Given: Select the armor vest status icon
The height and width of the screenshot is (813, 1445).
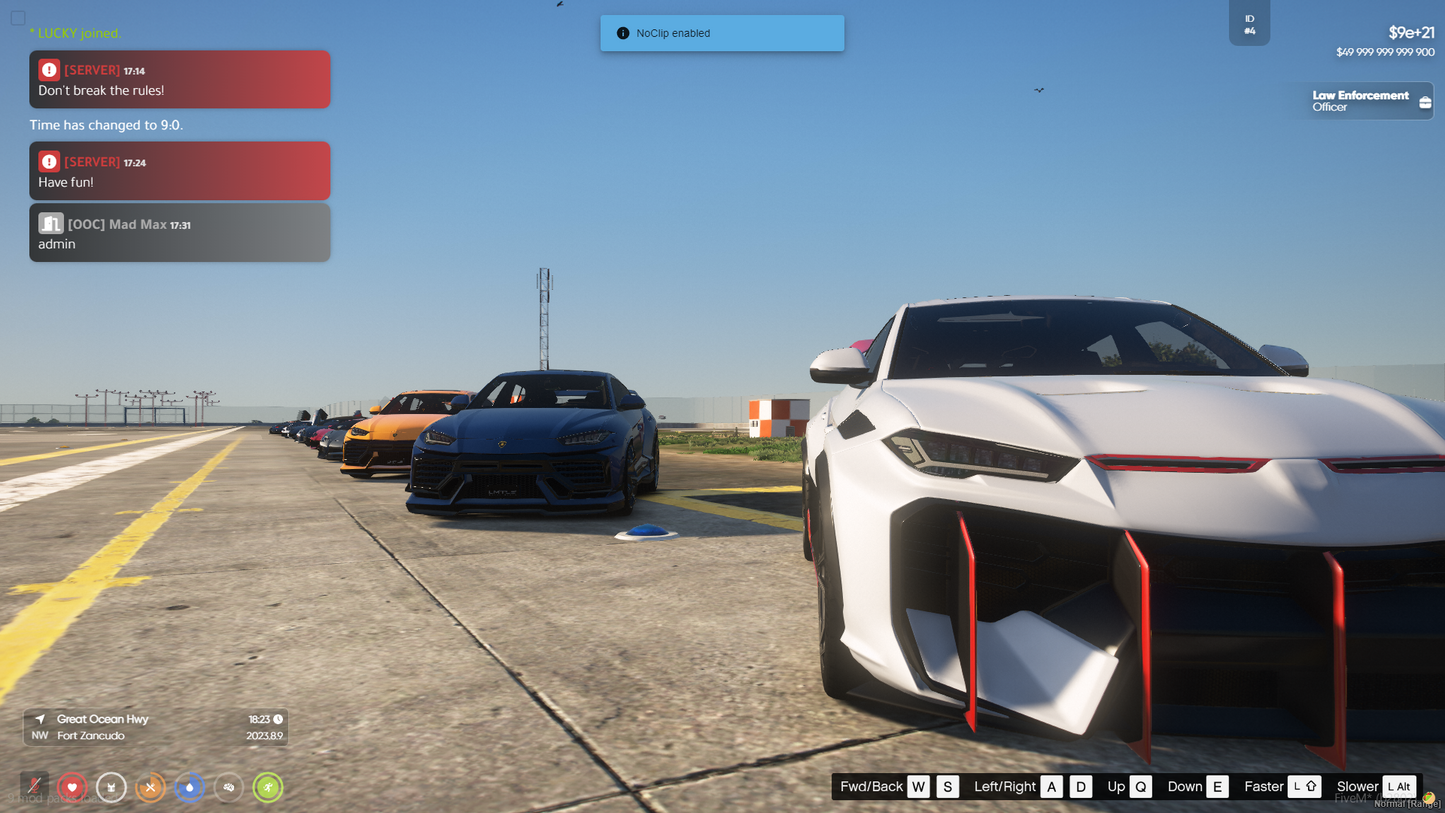Looking at the screenshot, I should tap(111, 787).
